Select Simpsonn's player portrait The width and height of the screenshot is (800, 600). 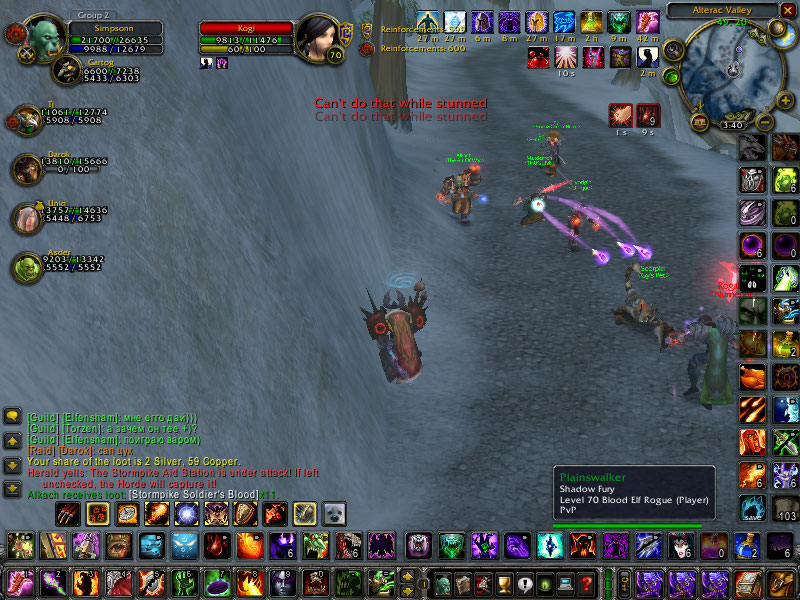[43, 38]
